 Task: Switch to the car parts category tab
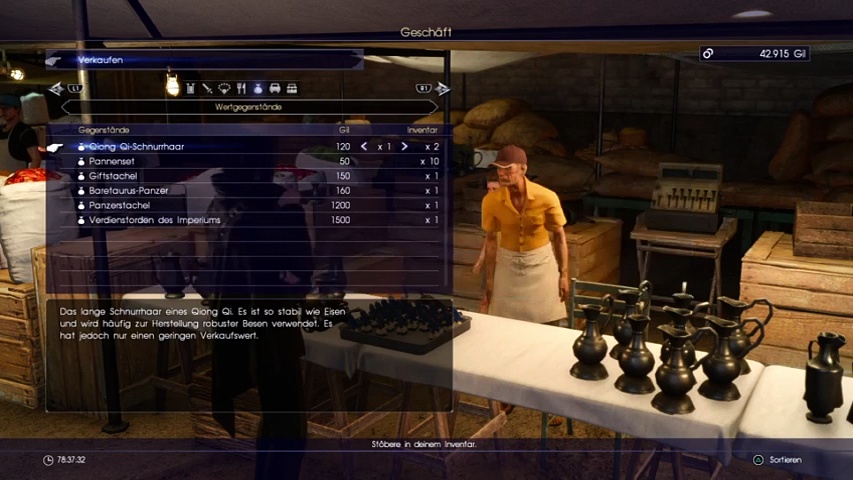pyautogui.click(x=275, y=89)
